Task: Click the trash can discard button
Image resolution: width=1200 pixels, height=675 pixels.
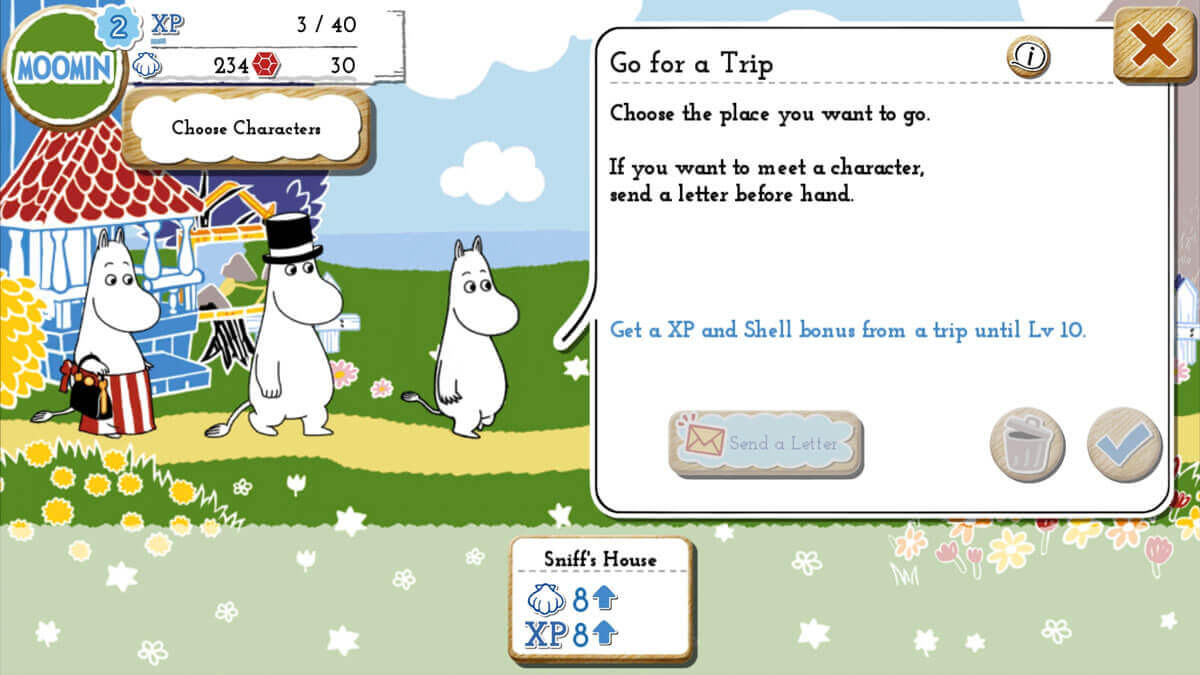Action: point(1027,445)
